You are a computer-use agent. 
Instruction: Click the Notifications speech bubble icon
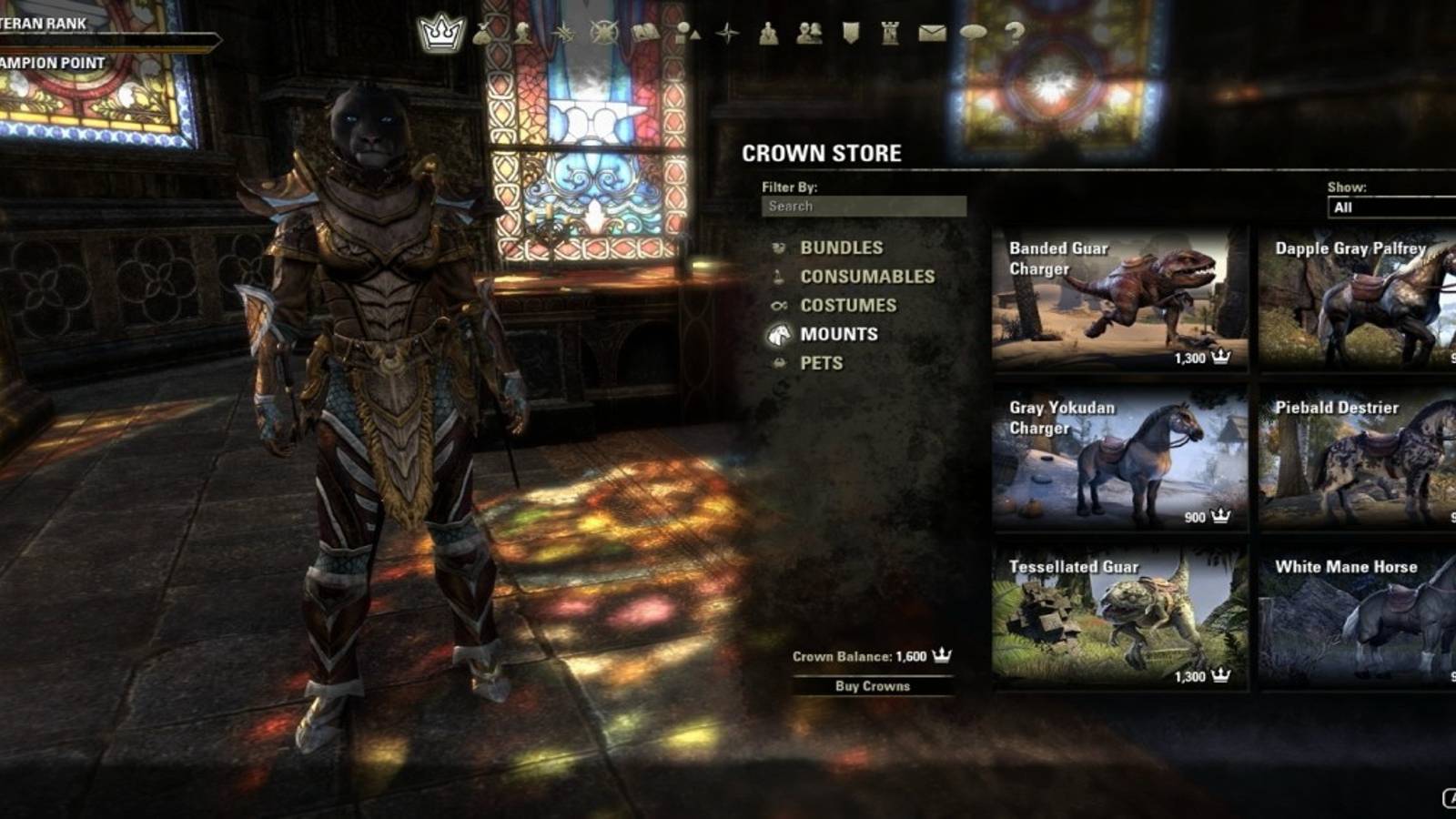(975, 34)
